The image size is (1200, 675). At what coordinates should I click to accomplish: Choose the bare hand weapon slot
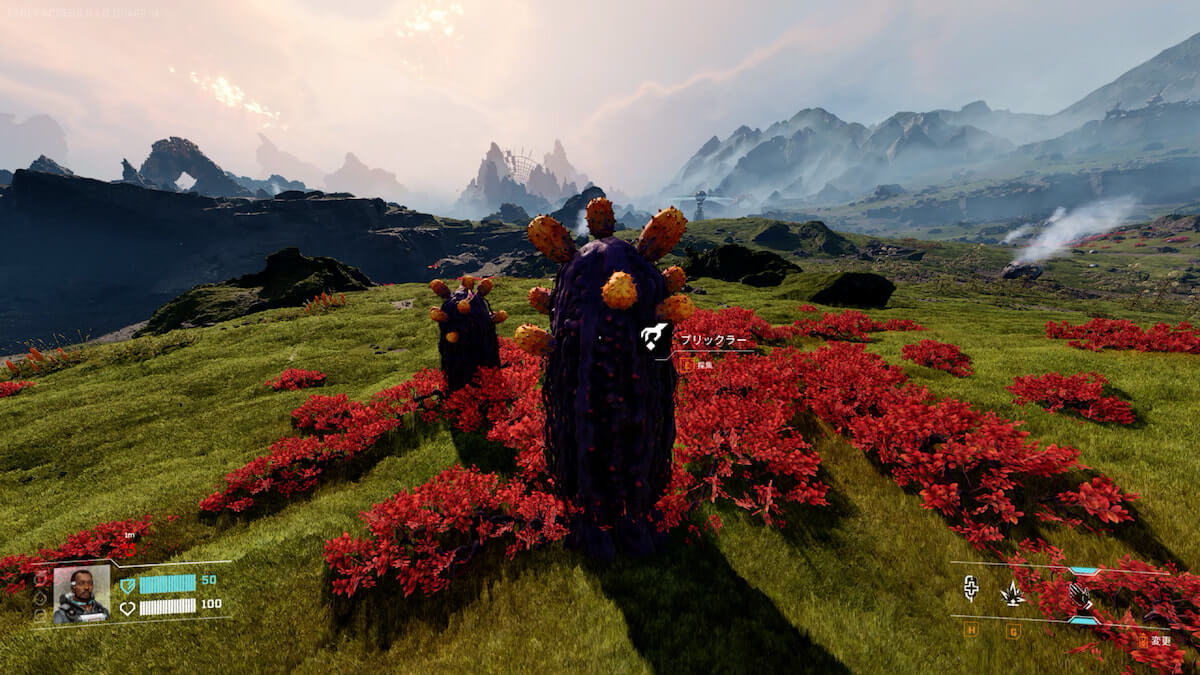(x=1082, y=596)
